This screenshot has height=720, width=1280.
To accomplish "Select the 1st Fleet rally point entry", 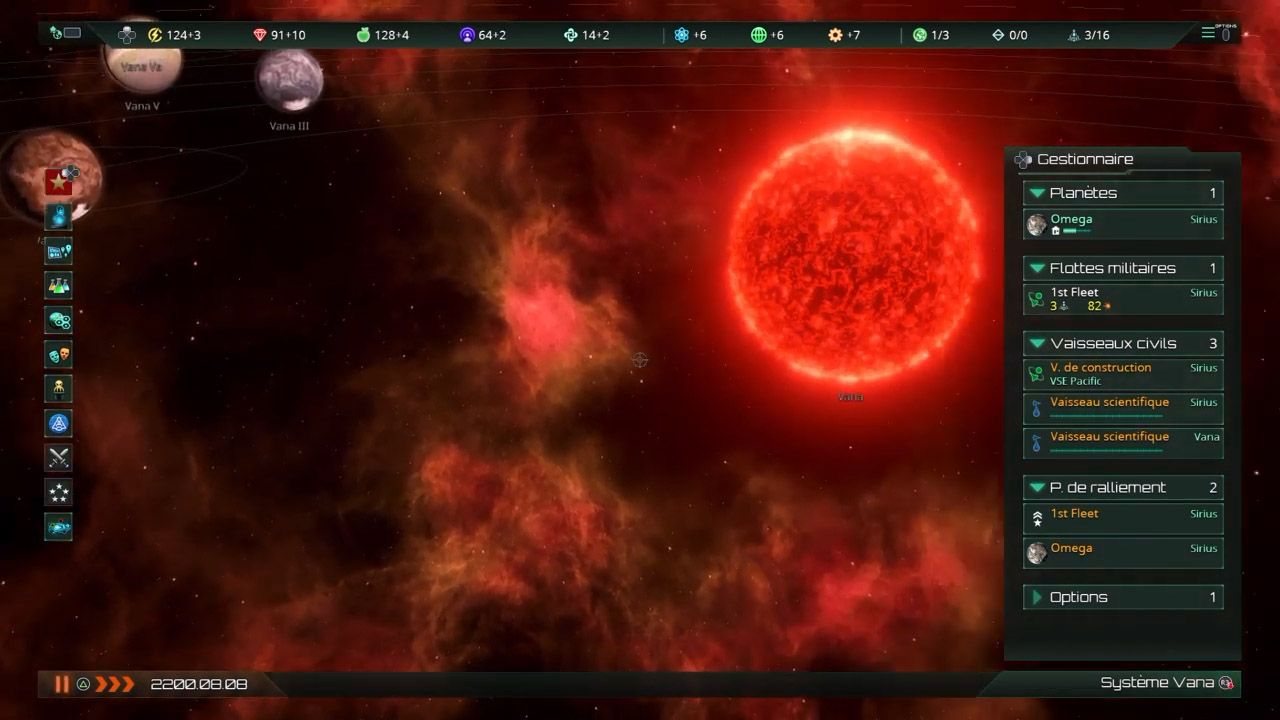I will [x=1122, y=518].
